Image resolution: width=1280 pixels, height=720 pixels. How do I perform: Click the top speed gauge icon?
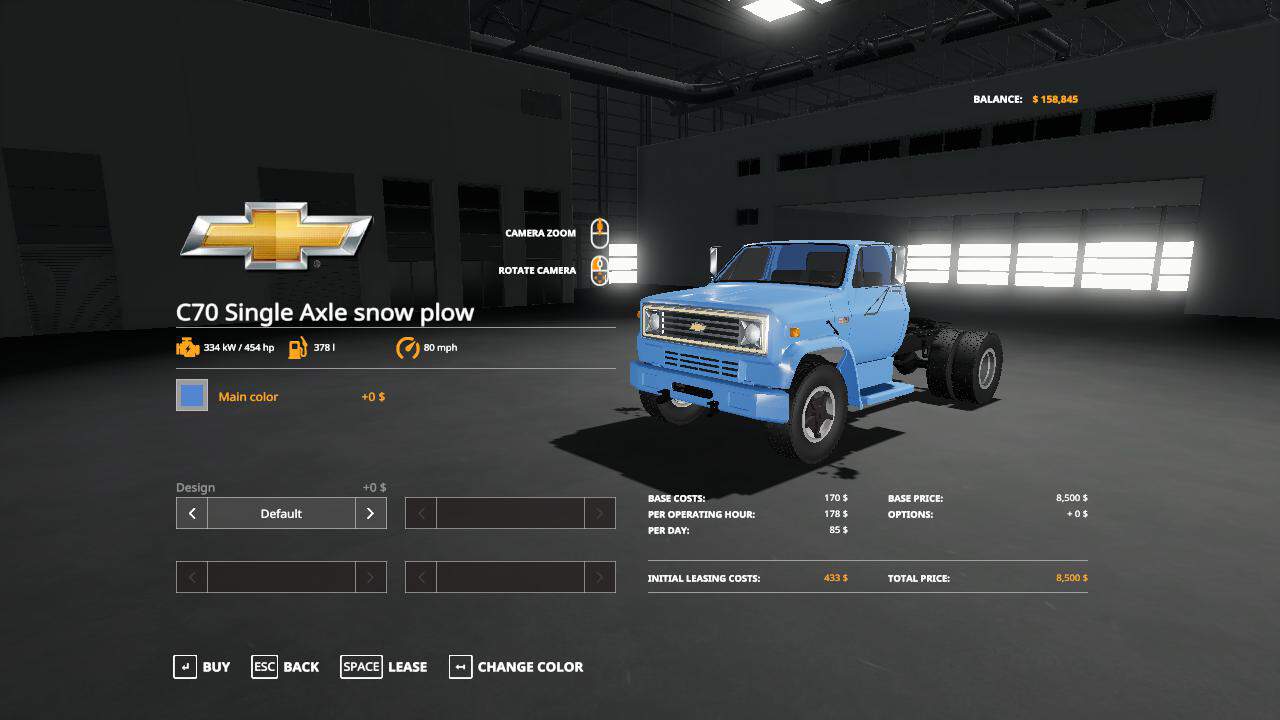point(406,347)
